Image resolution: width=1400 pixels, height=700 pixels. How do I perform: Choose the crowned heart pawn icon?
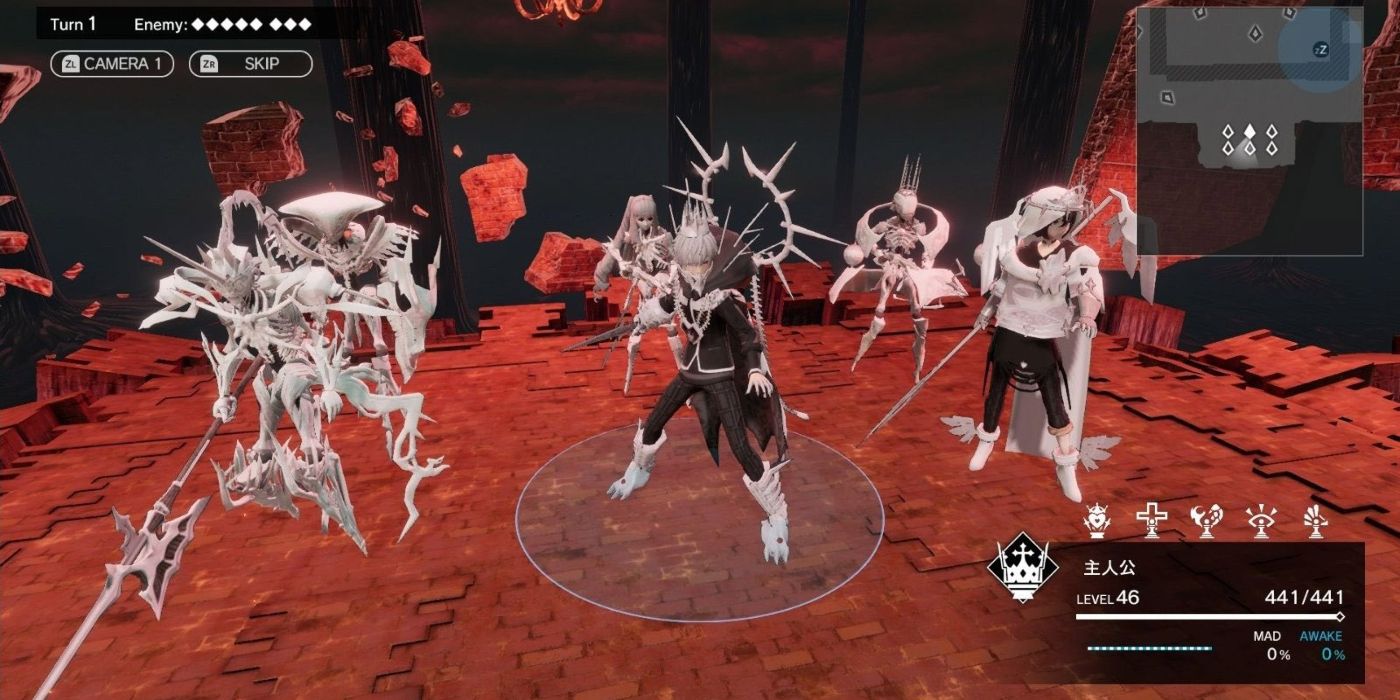click(x=1098, y=521)
